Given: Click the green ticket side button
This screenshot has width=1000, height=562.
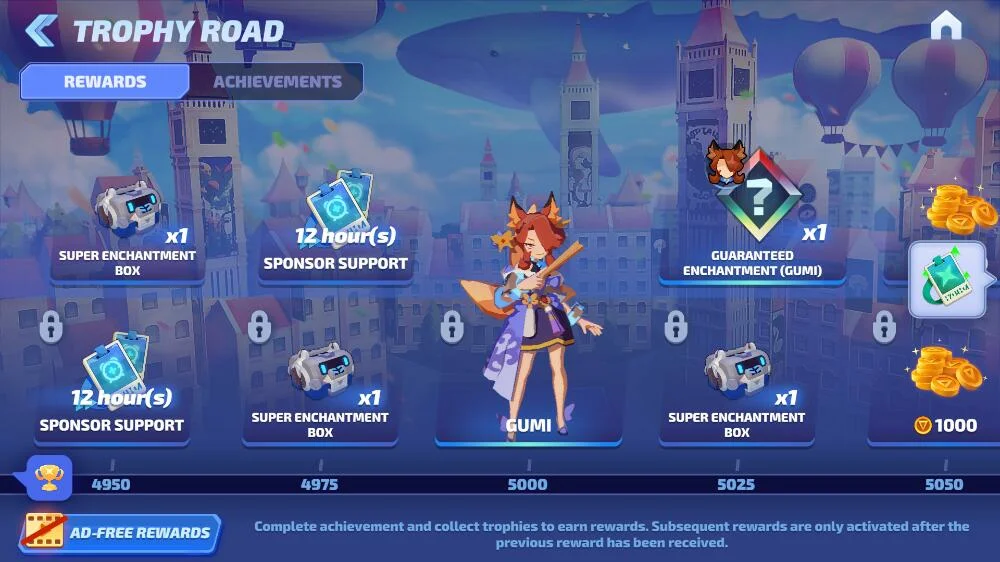Looking at the screenshot, I should (946, 280).
